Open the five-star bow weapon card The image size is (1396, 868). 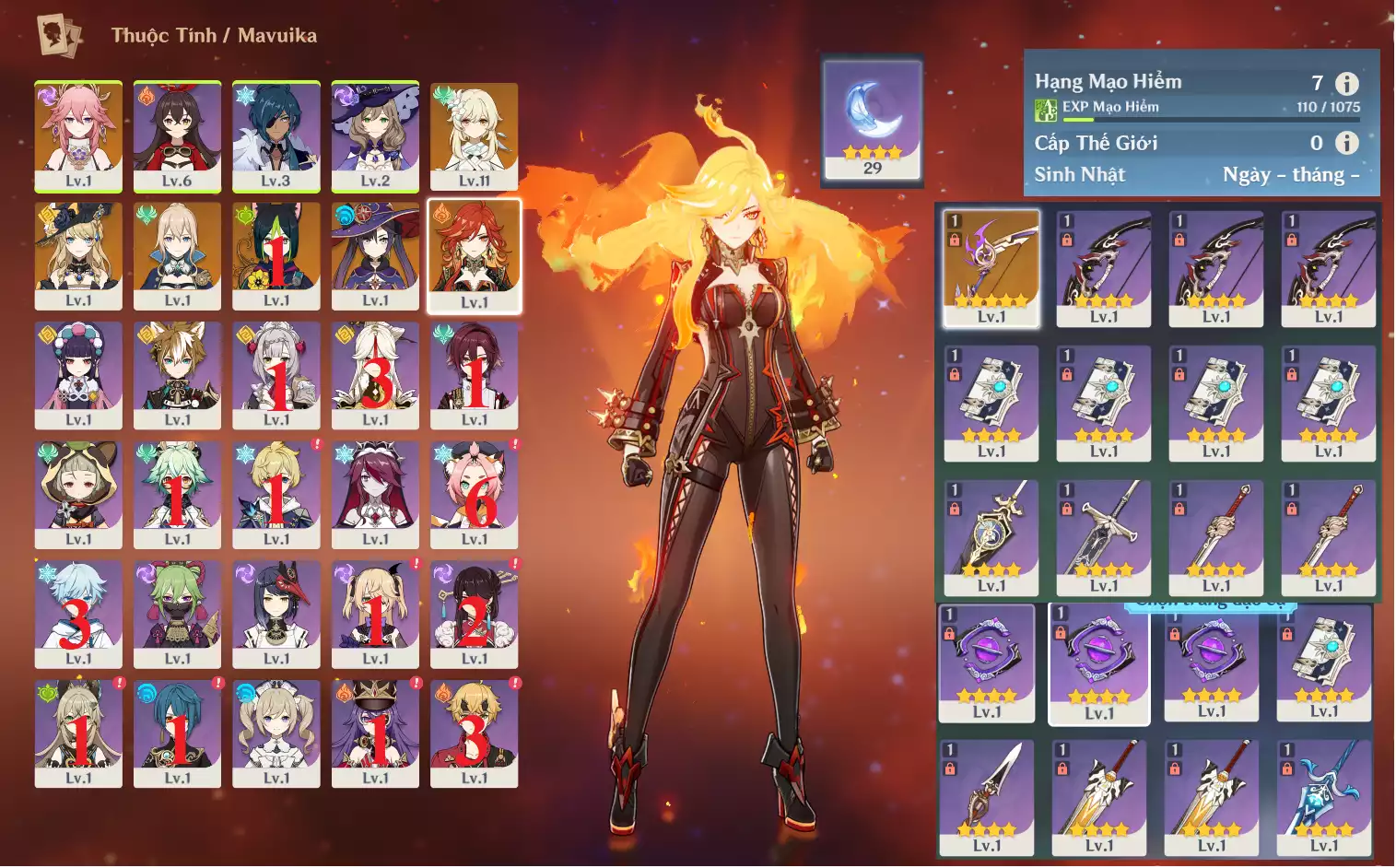click(x=991, y=268)
